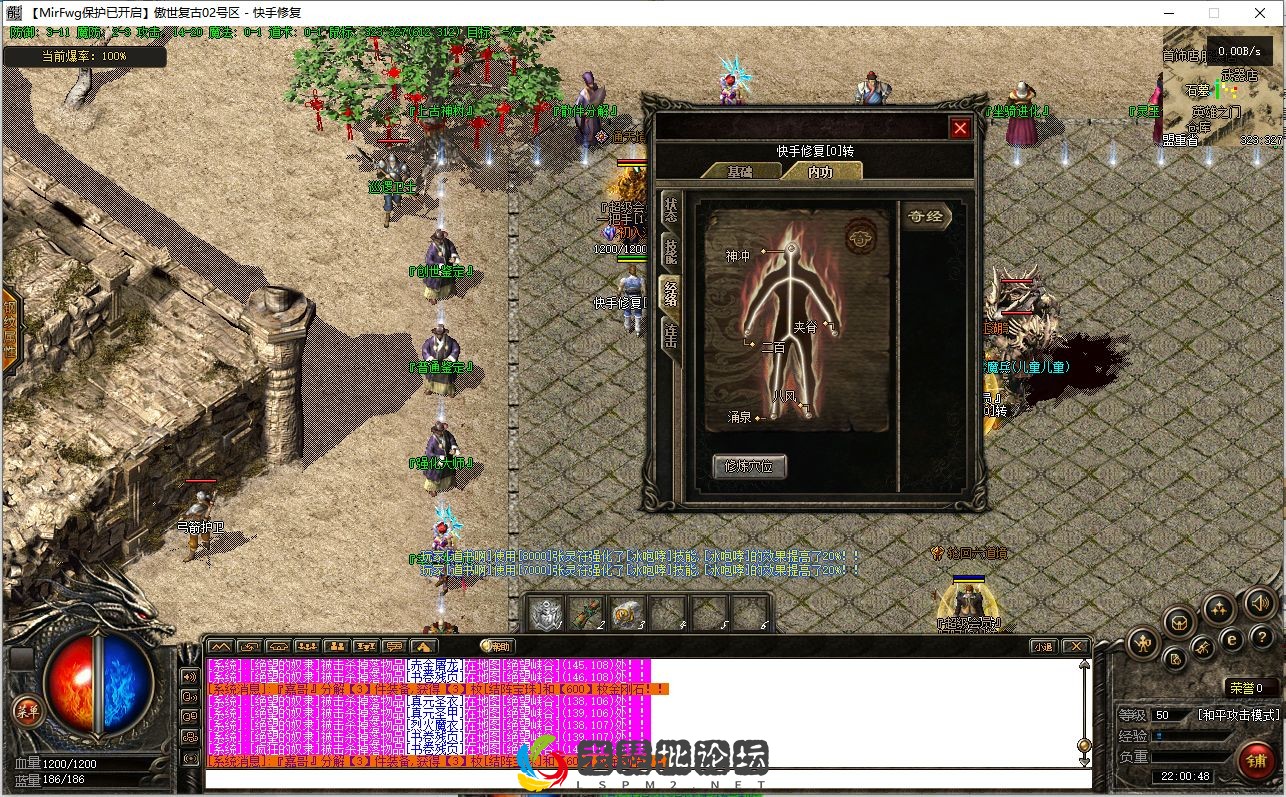This screenshot has height=797, width=1286.
Task: Click the 小退 logout button
Action: [x=1043, y=646]
